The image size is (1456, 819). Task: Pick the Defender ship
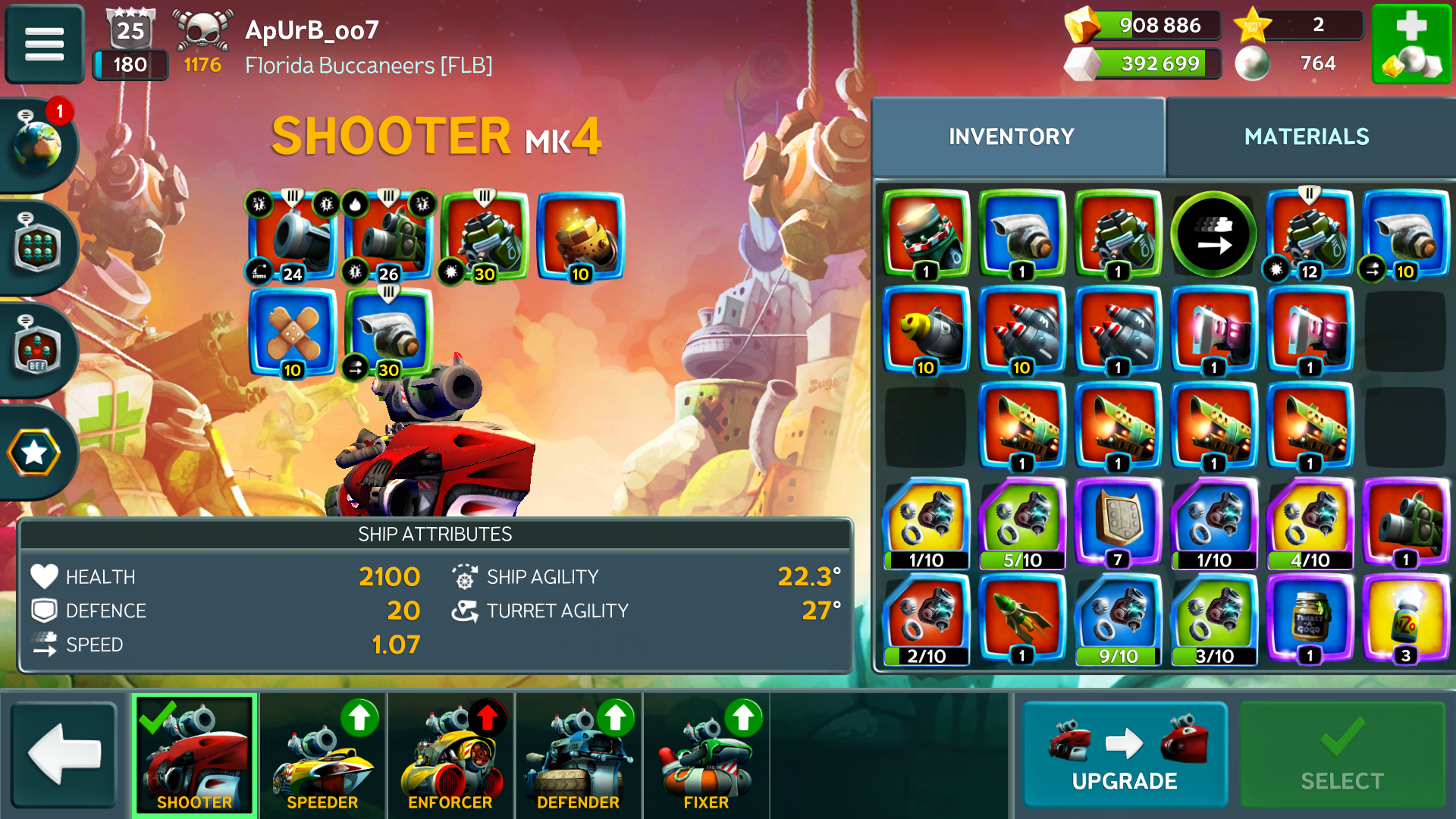tap(578, 755)
